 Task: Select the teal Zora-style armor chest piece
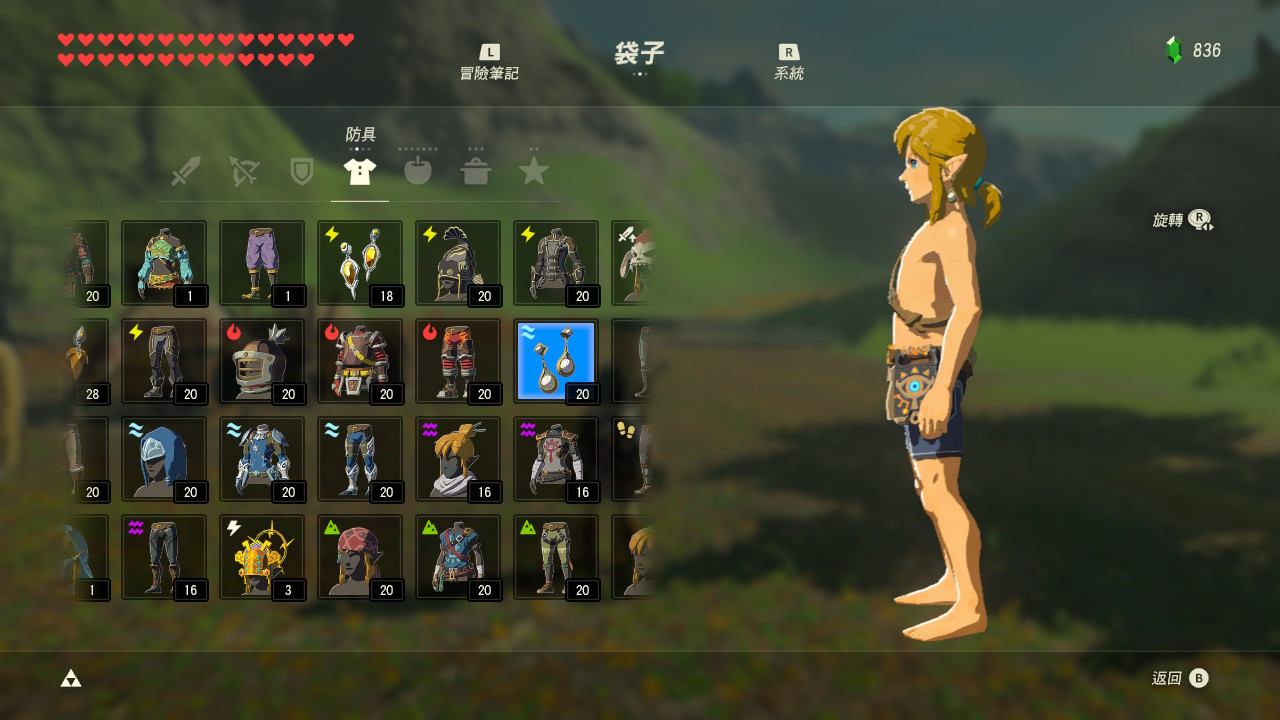(164, 263)
